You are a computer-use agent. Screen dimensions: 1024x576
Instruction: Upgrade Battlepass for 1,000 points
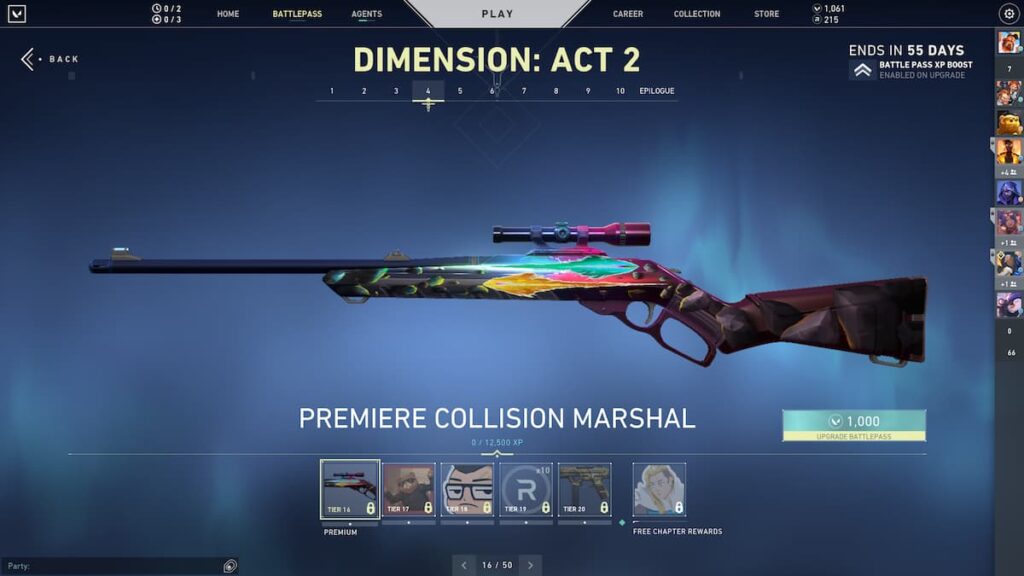[854, 425]
